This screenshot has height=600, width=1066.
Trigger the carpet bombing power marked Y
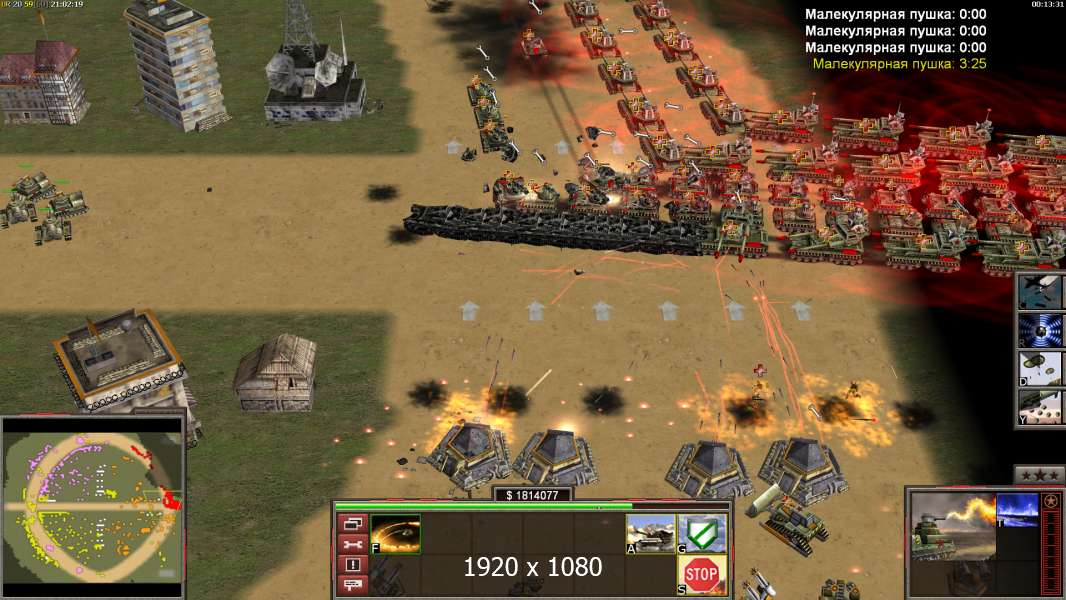[1040, 408]
